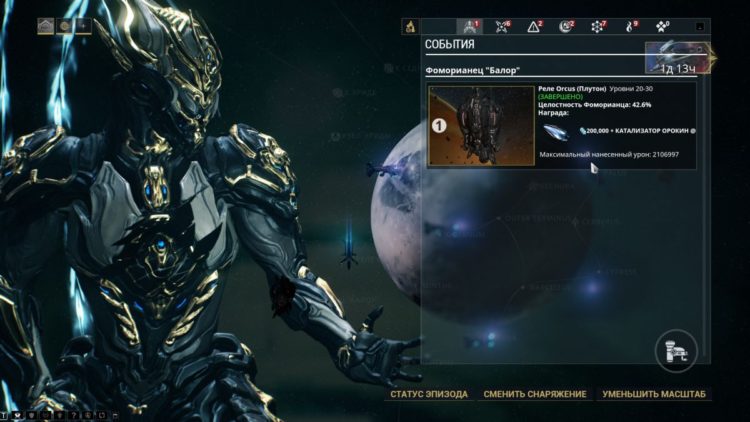
Task: Click the gold lotus icon beside the tabs
Action: 410,27
